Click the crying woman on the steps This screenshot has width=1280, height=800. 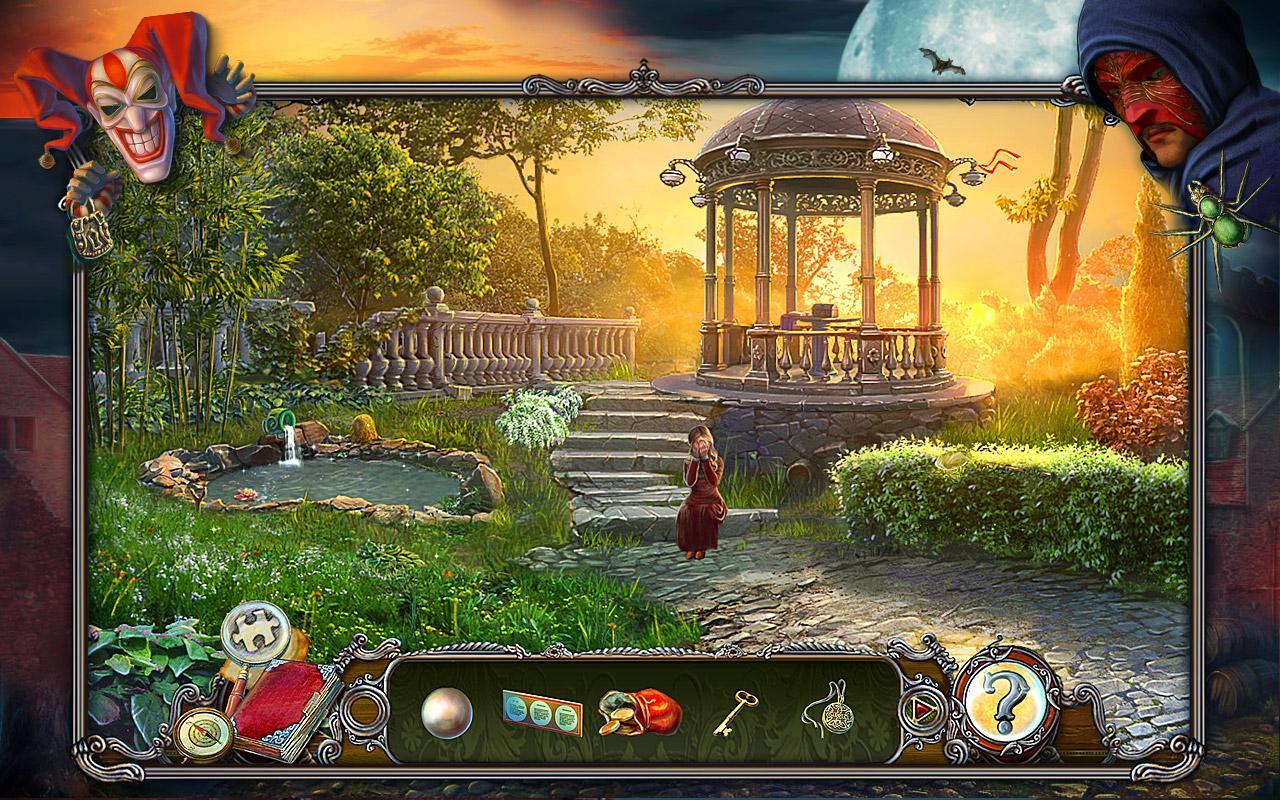pos(700,490)
